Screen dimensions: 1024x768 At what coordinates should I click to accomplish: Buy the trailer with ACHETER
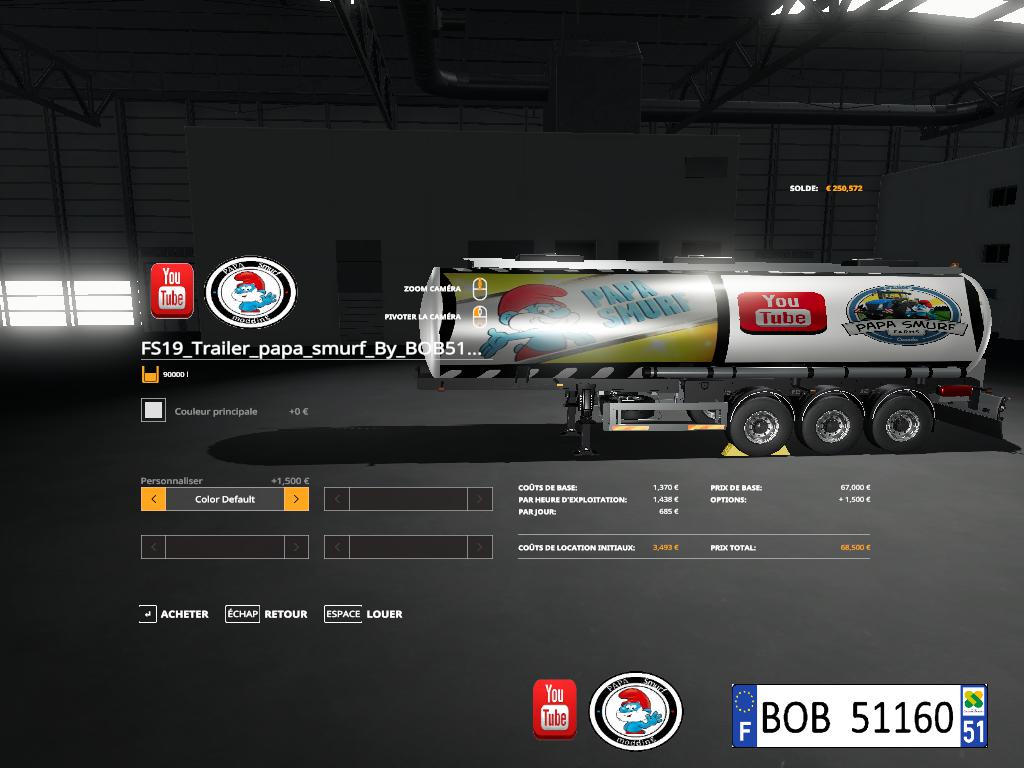[174, 614]
